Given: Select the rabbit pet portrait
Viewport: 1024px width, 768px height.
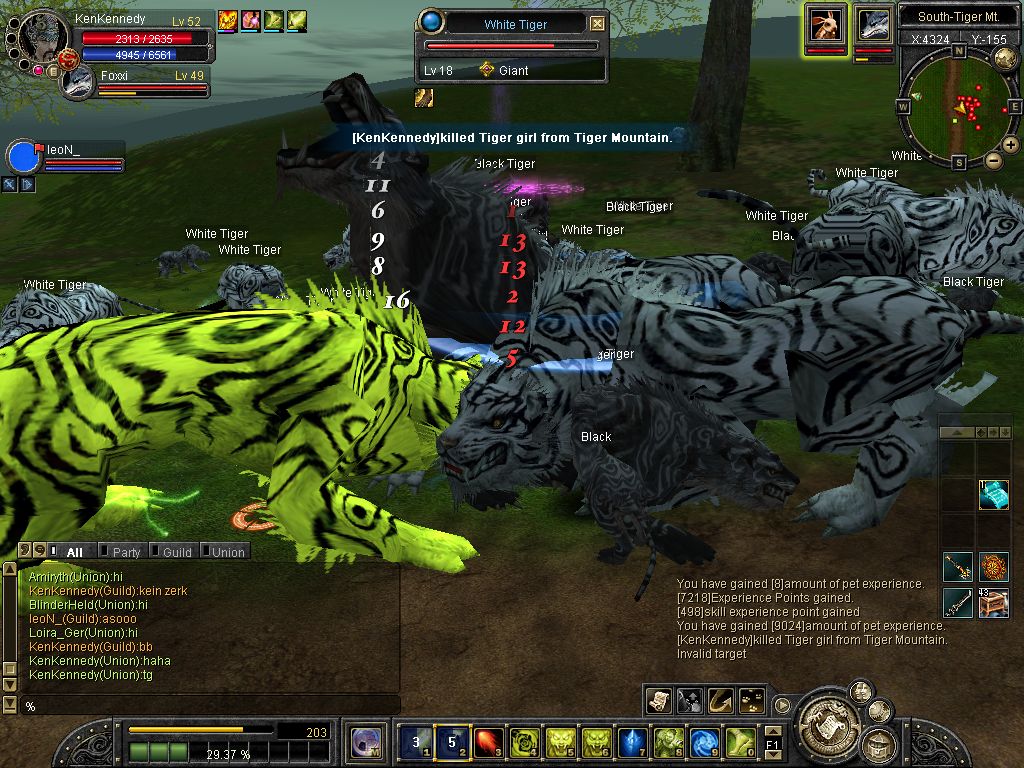Looking at the screenshot, I should [x=825, y=24].
